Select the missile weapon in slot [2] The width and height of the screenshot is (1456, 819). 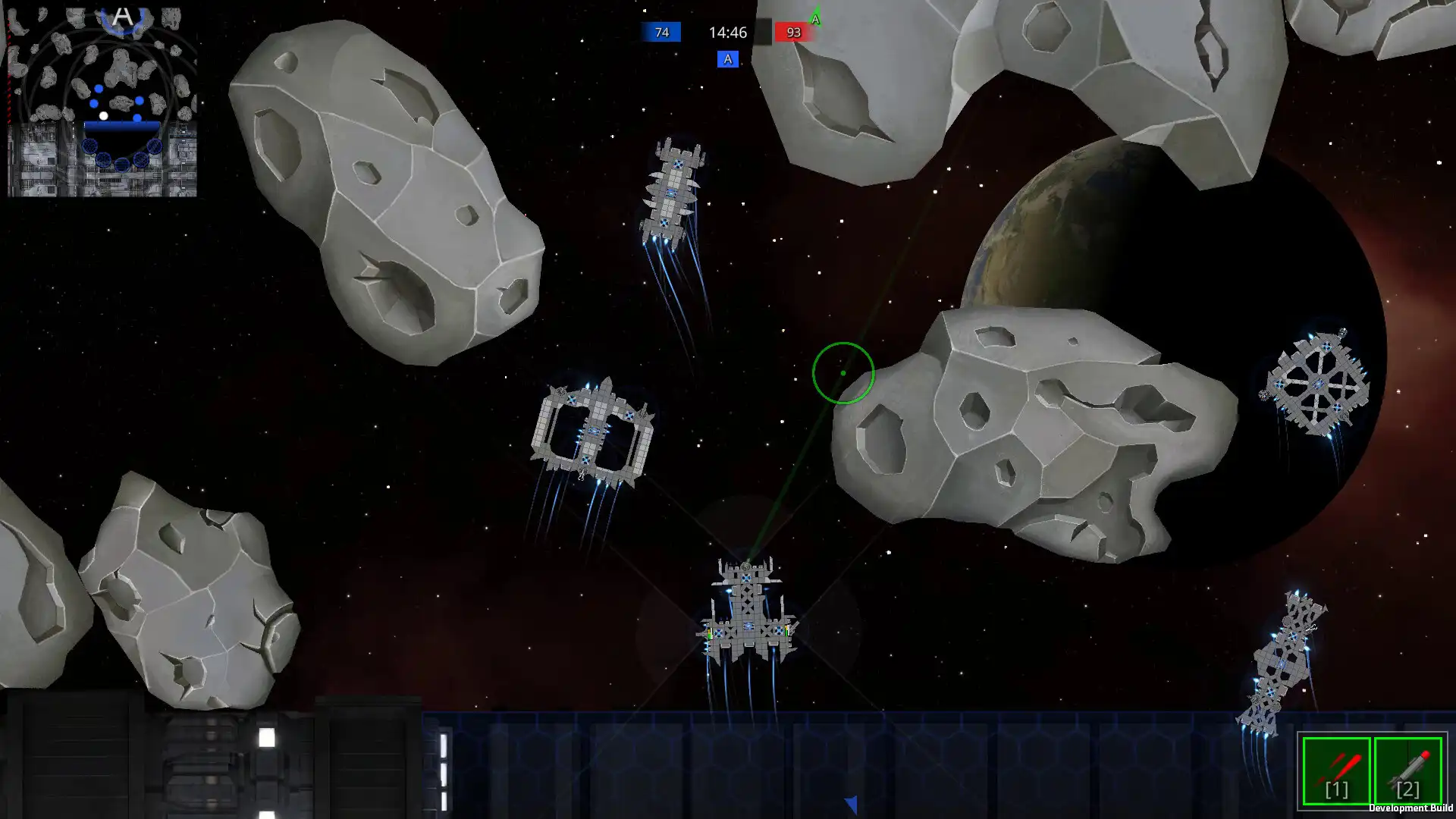click(x=1407, y=771)
